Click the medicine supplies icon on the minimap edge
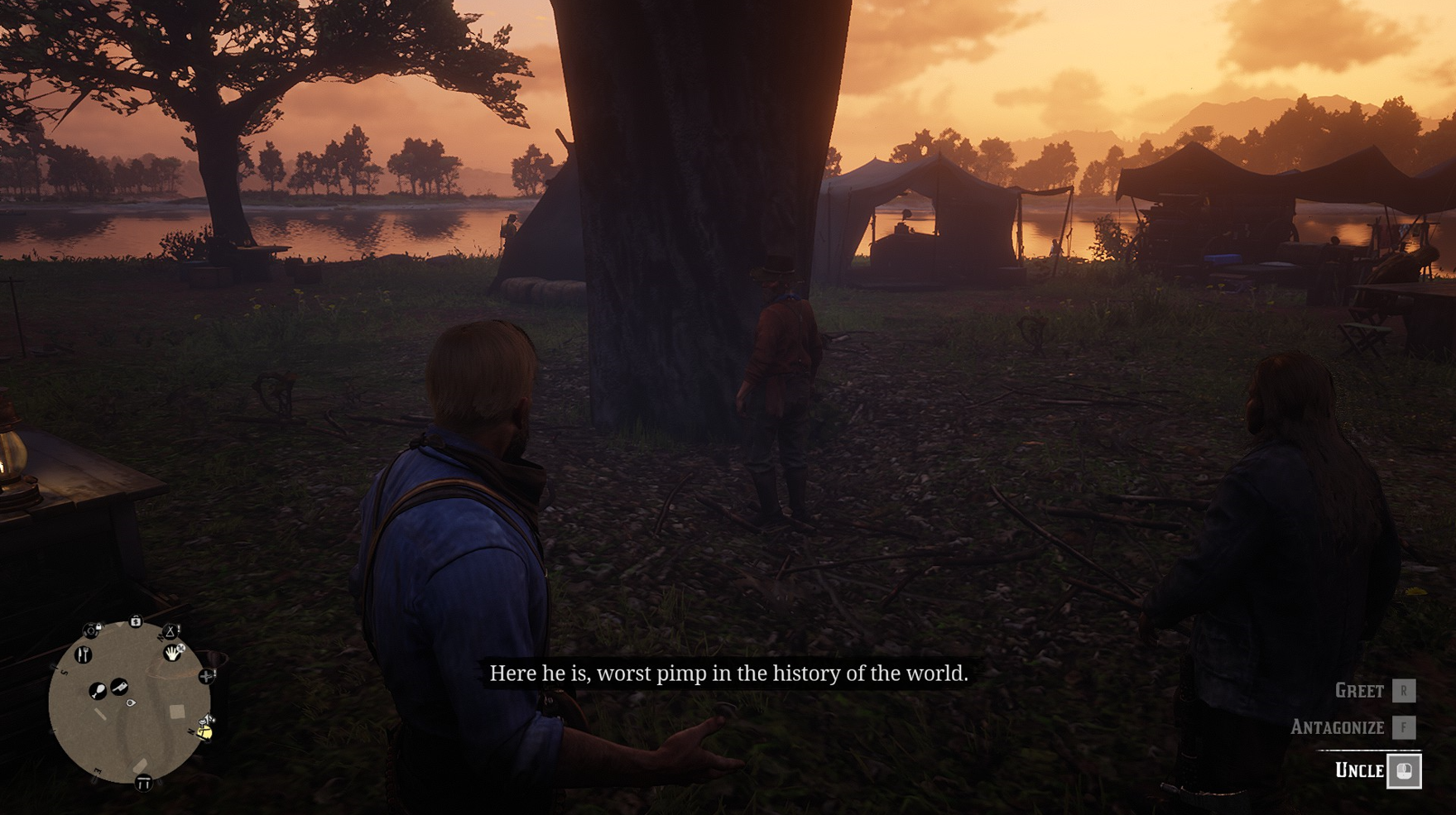 click(x=207, y=676)
